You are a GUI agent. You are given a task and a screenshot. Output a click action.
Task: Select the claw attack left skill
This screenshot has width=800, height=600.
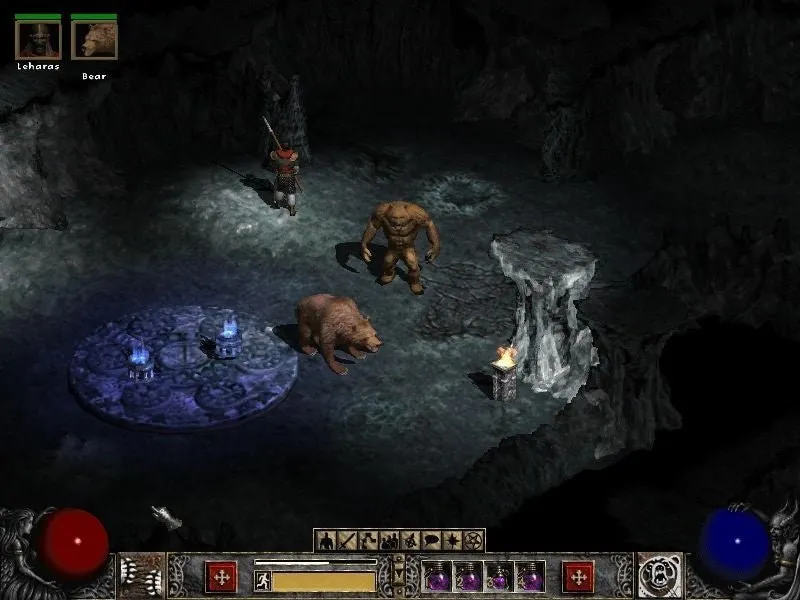[x=142, y=576]
